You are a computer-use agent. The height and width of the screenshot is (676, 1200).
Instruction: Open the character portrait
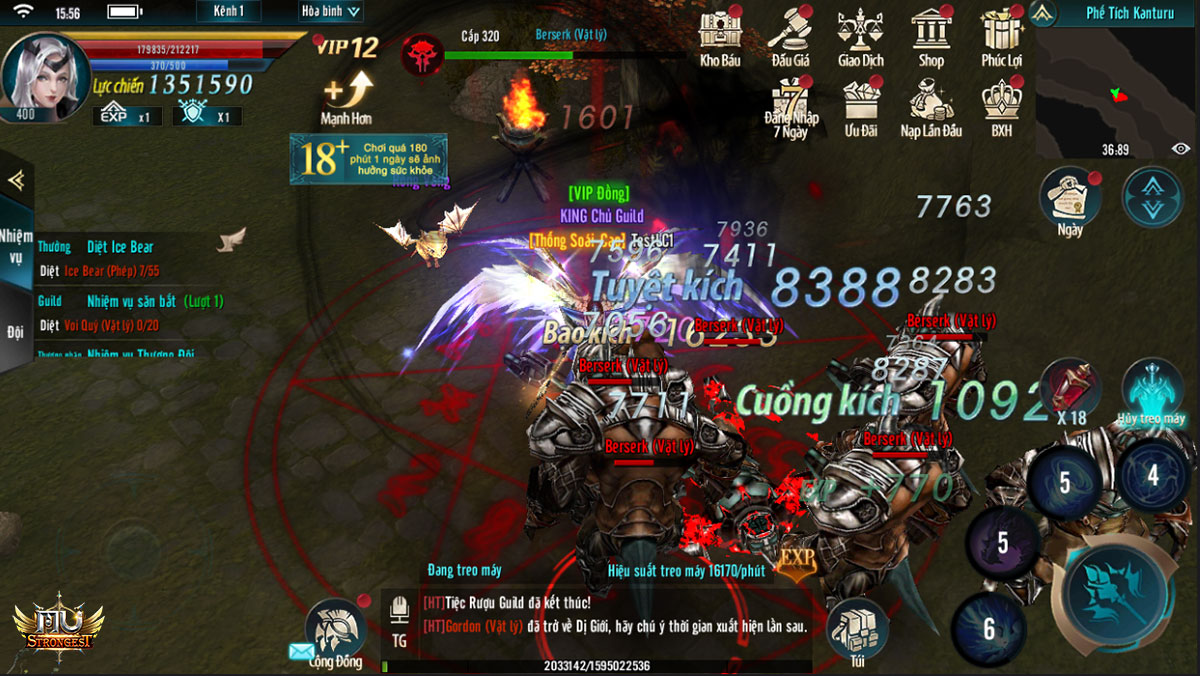pyautogui.click(x=44, y=76)
